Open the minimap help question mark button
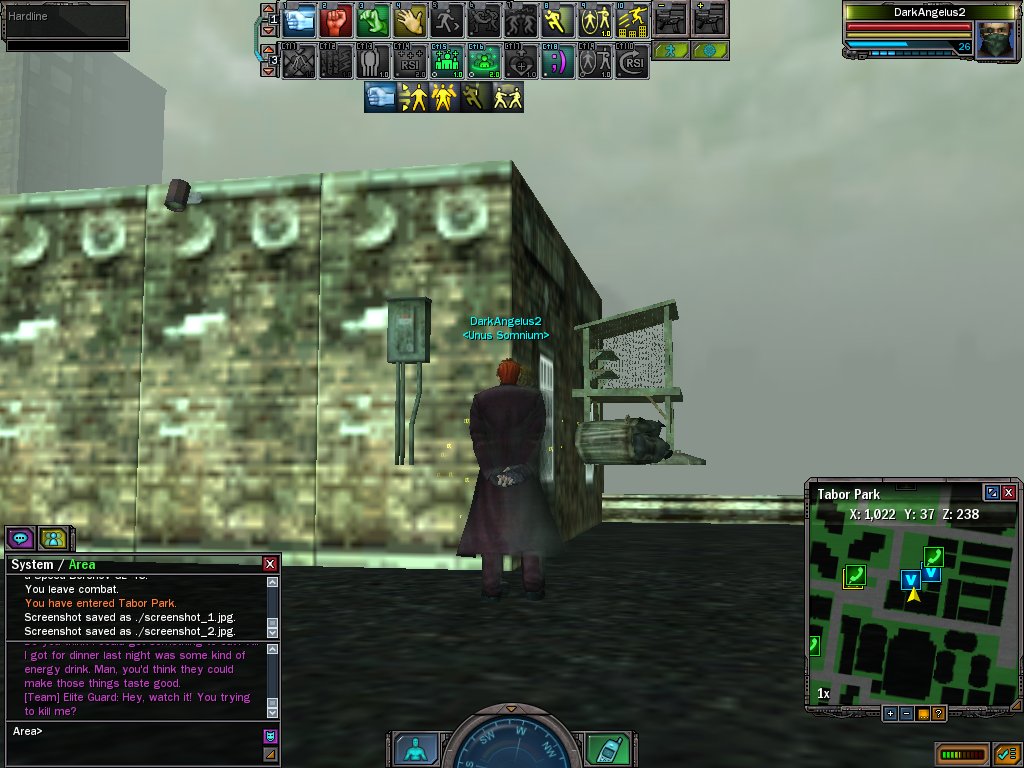The image size is (1024, 768). pos(938,713)
